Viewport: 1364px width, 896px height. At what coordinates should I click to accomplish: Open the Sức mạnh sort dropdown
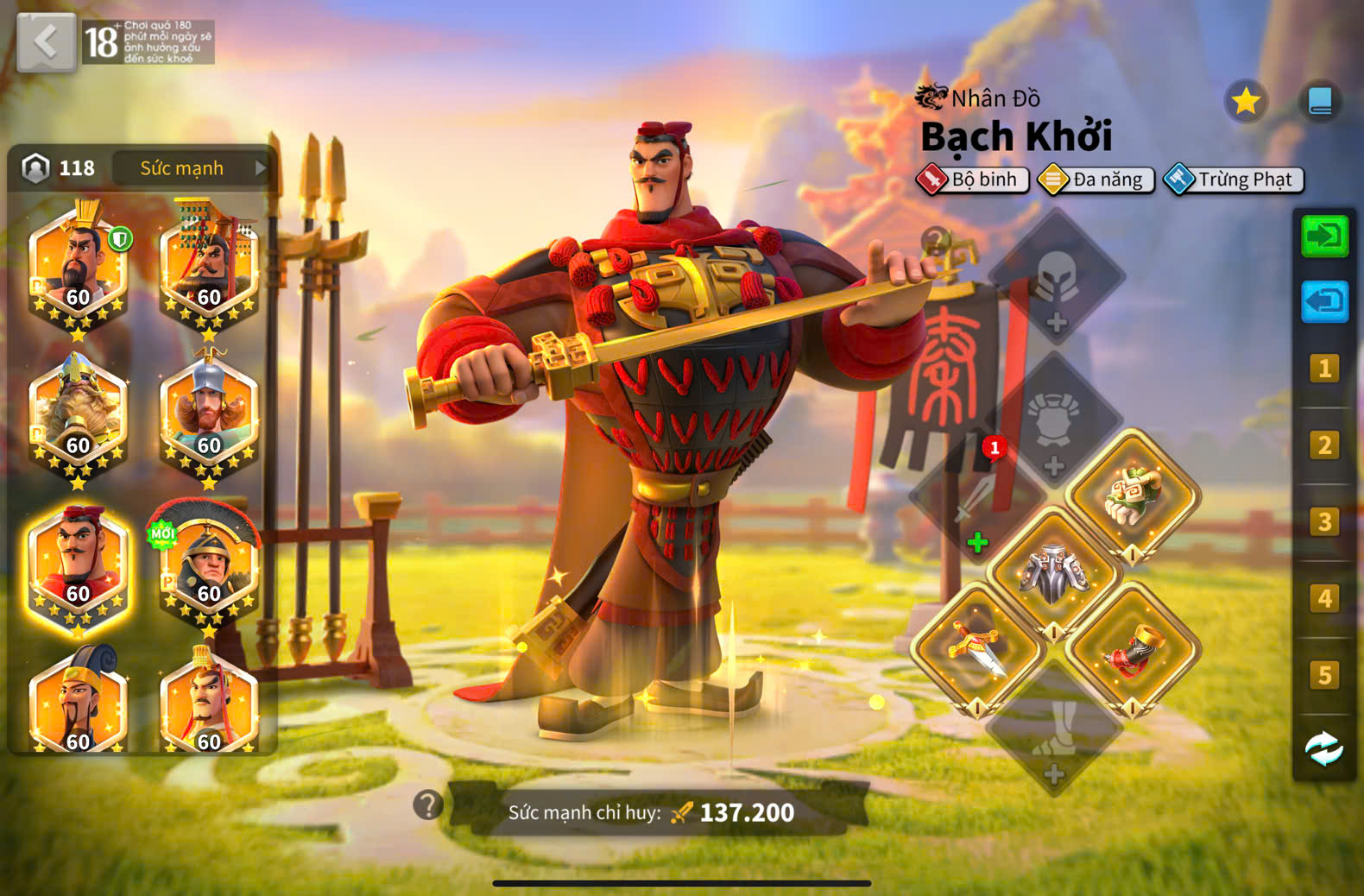pyautogui.click(x=191, y=168)
